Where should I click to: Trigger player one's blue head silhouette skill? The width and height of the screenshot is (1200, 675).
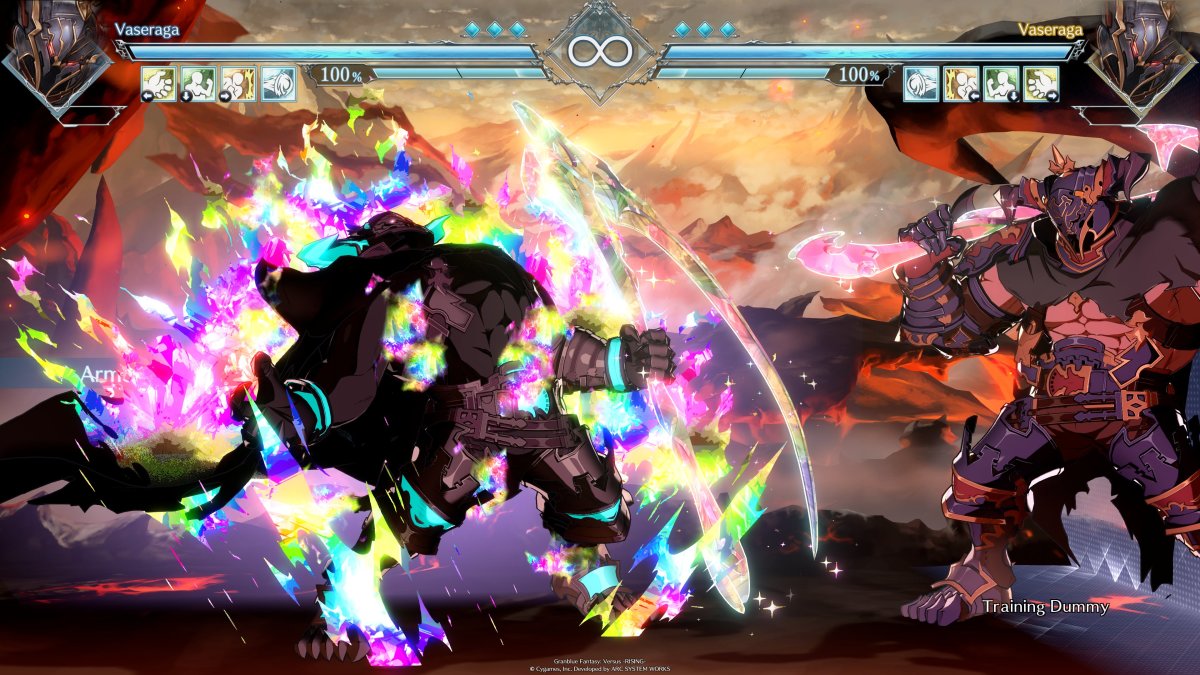pos(278,84)
